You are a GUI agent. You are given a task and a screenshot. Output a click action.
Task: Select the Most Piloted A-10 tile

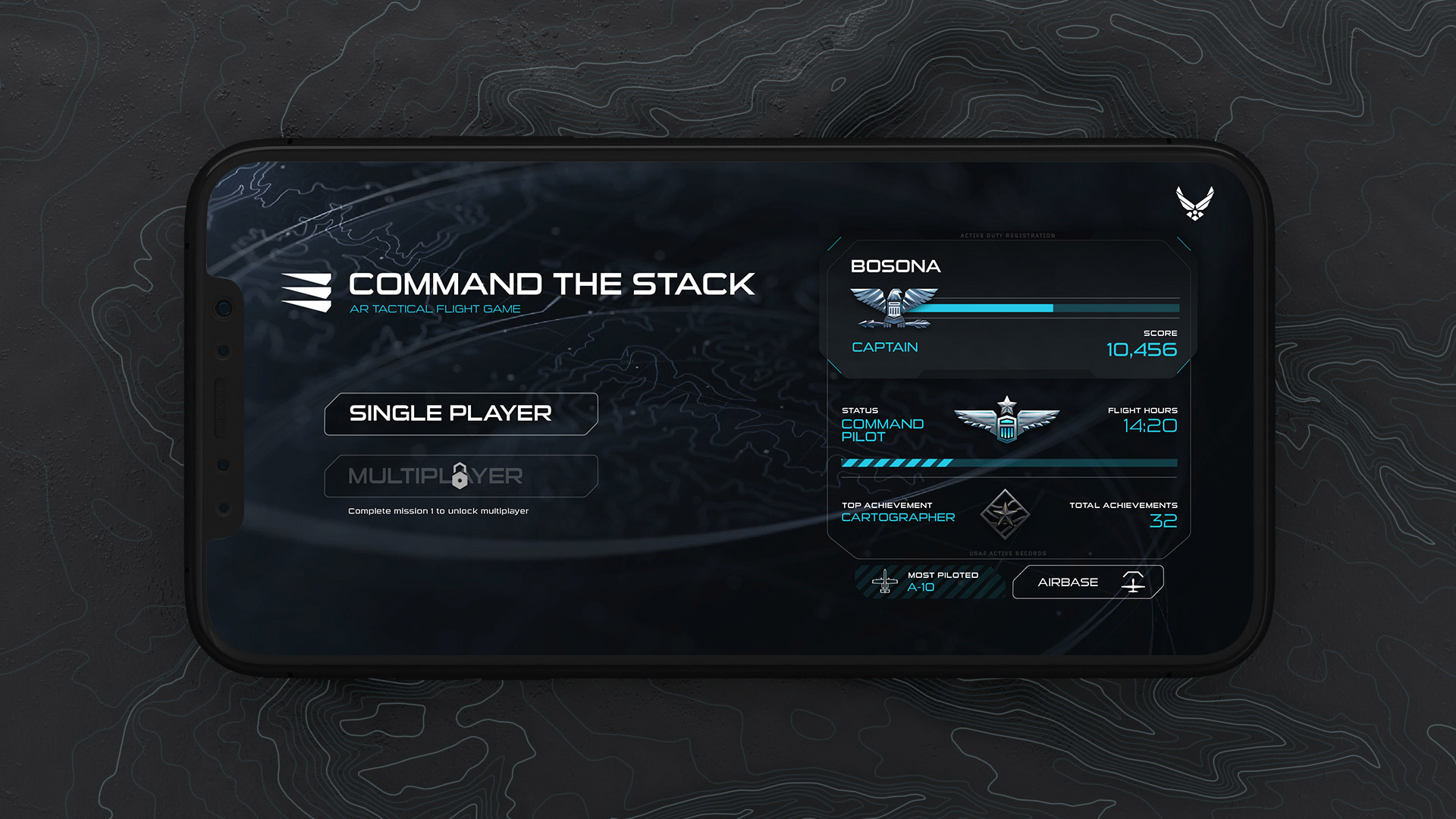(x=930, y=582)
